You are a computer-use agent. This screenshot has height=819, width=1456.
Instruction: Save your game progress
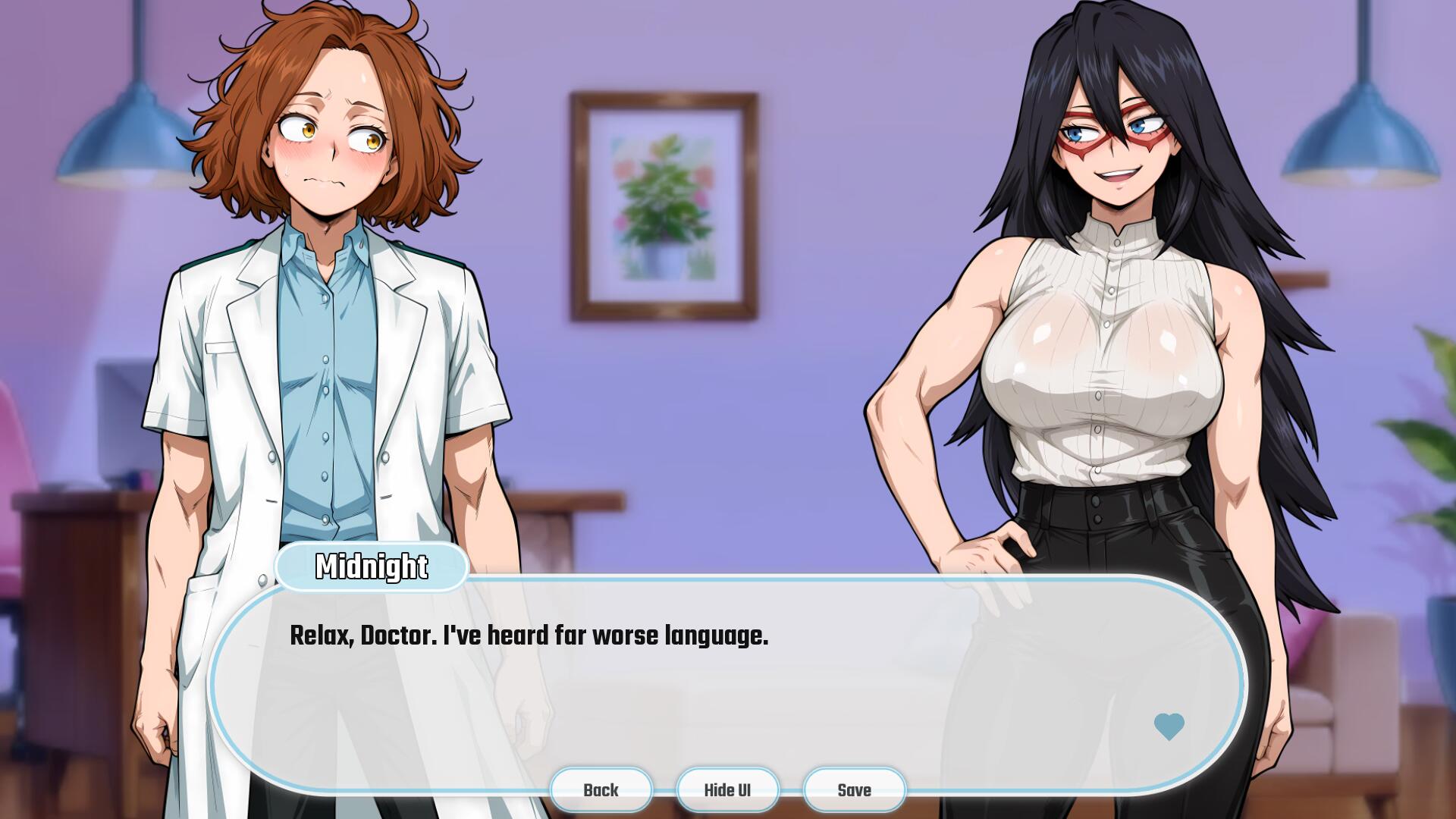[x=854, y=789]
